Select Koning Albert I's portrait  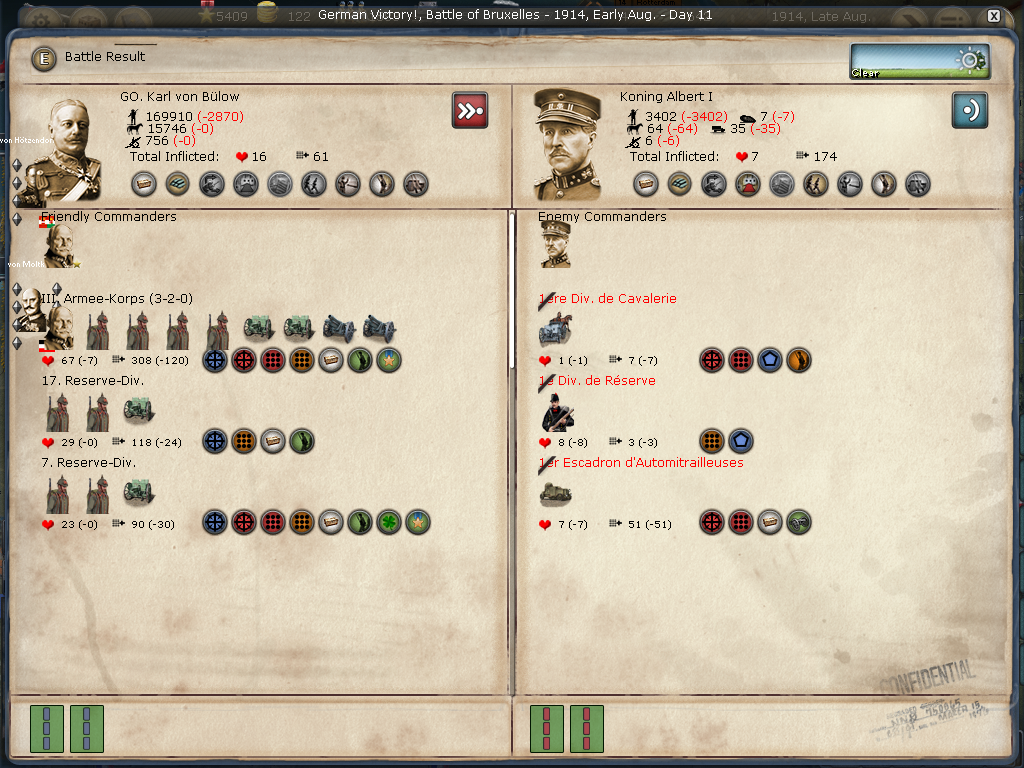point(567,145)
